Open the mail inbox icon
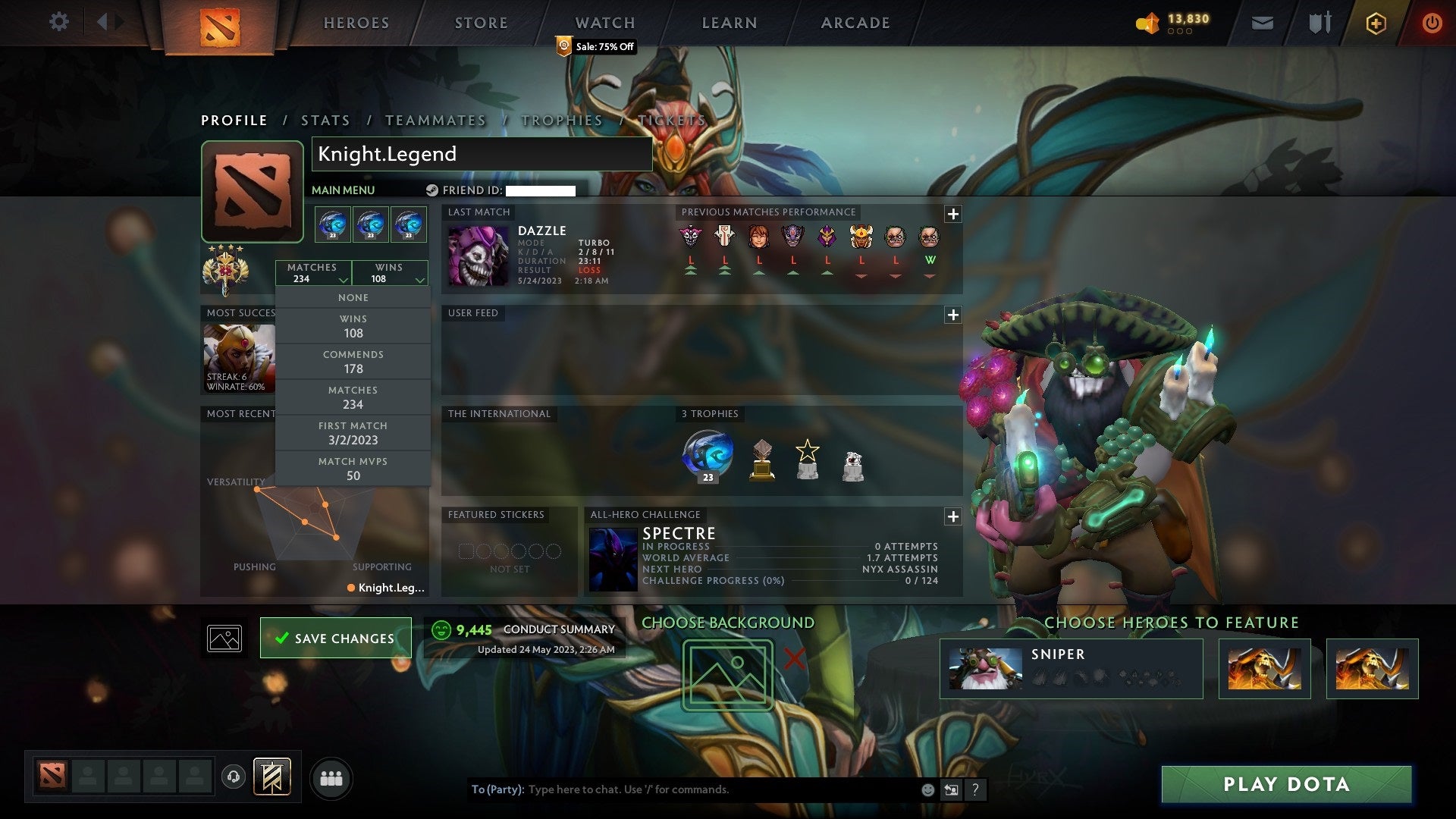Viewport: 1456px width, 819px height. pyautogui.click(x=1263, y=23)
